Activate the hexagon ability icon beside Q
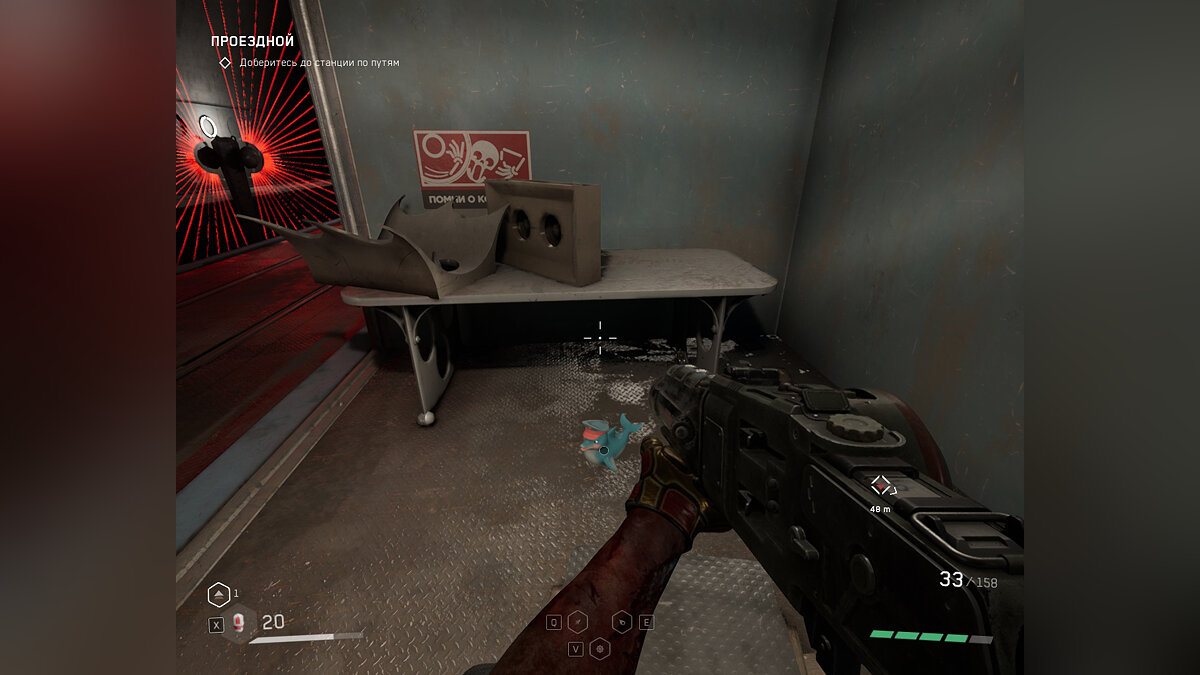The height and width of the screenshot is (675, 1200). pyautogui.click(x=577, y=622)
